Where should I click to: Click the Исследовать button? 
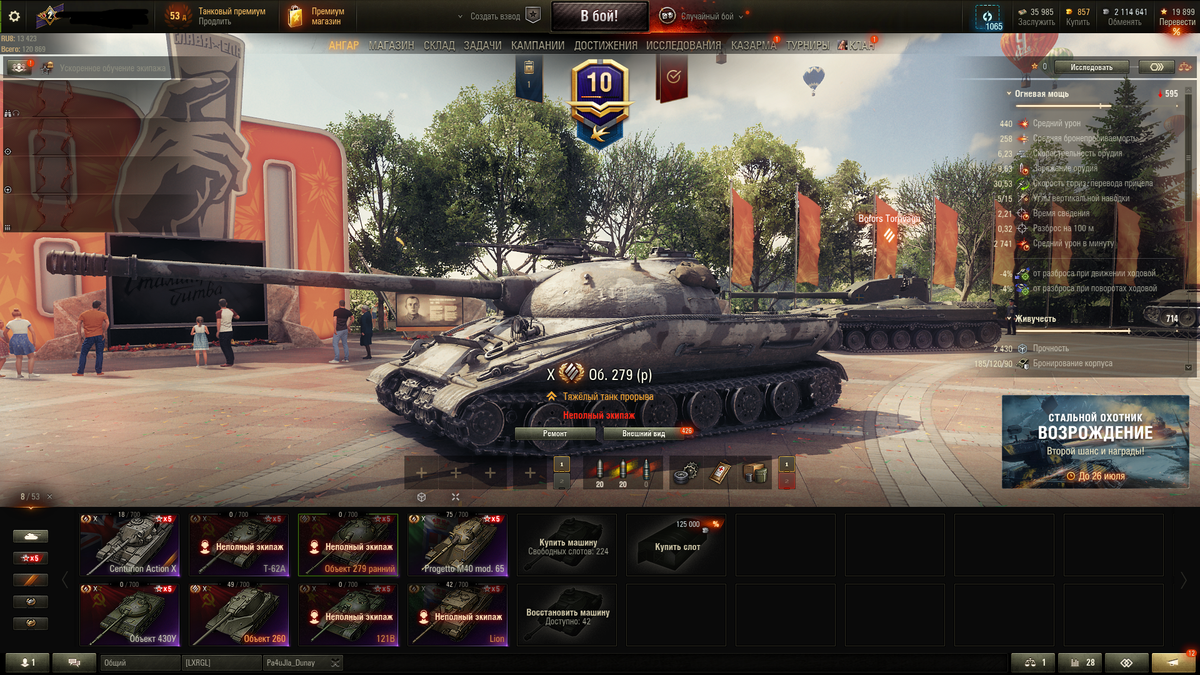(x=1091, y=67)
